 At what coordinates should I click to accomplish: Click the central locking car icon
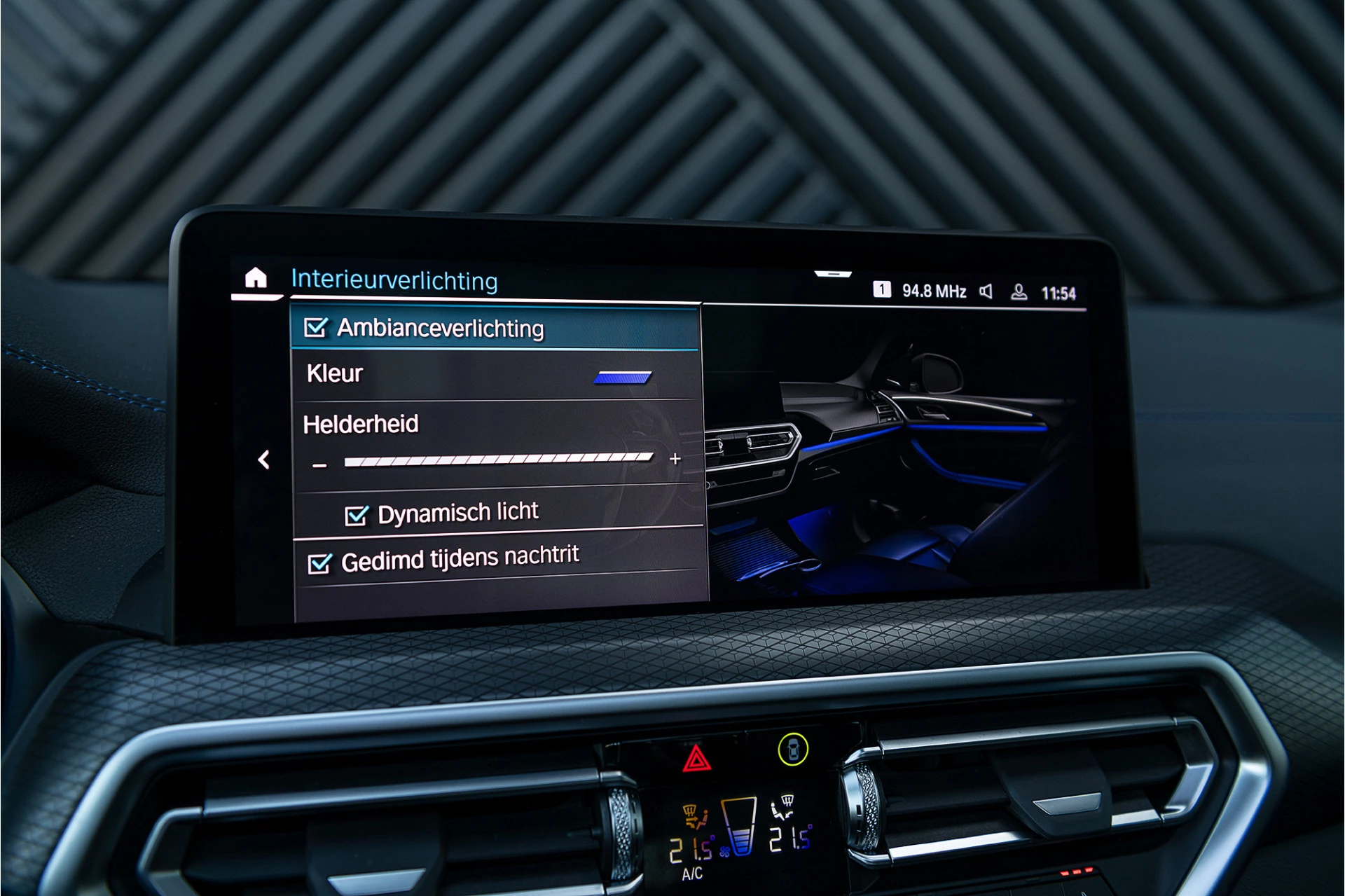(792, 750)
